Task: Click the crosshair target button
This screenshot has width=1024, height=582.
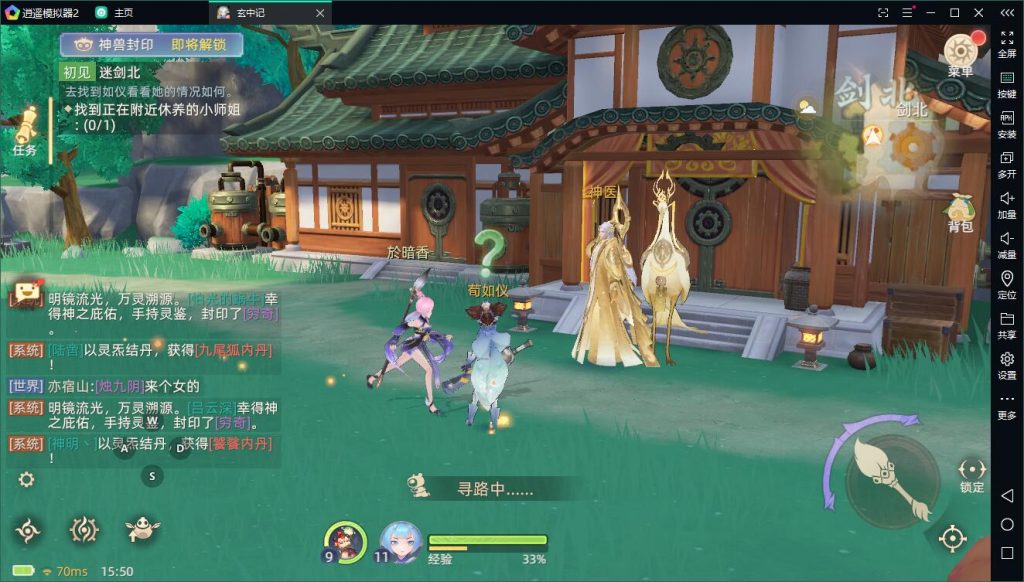Action: coord(952,539)
